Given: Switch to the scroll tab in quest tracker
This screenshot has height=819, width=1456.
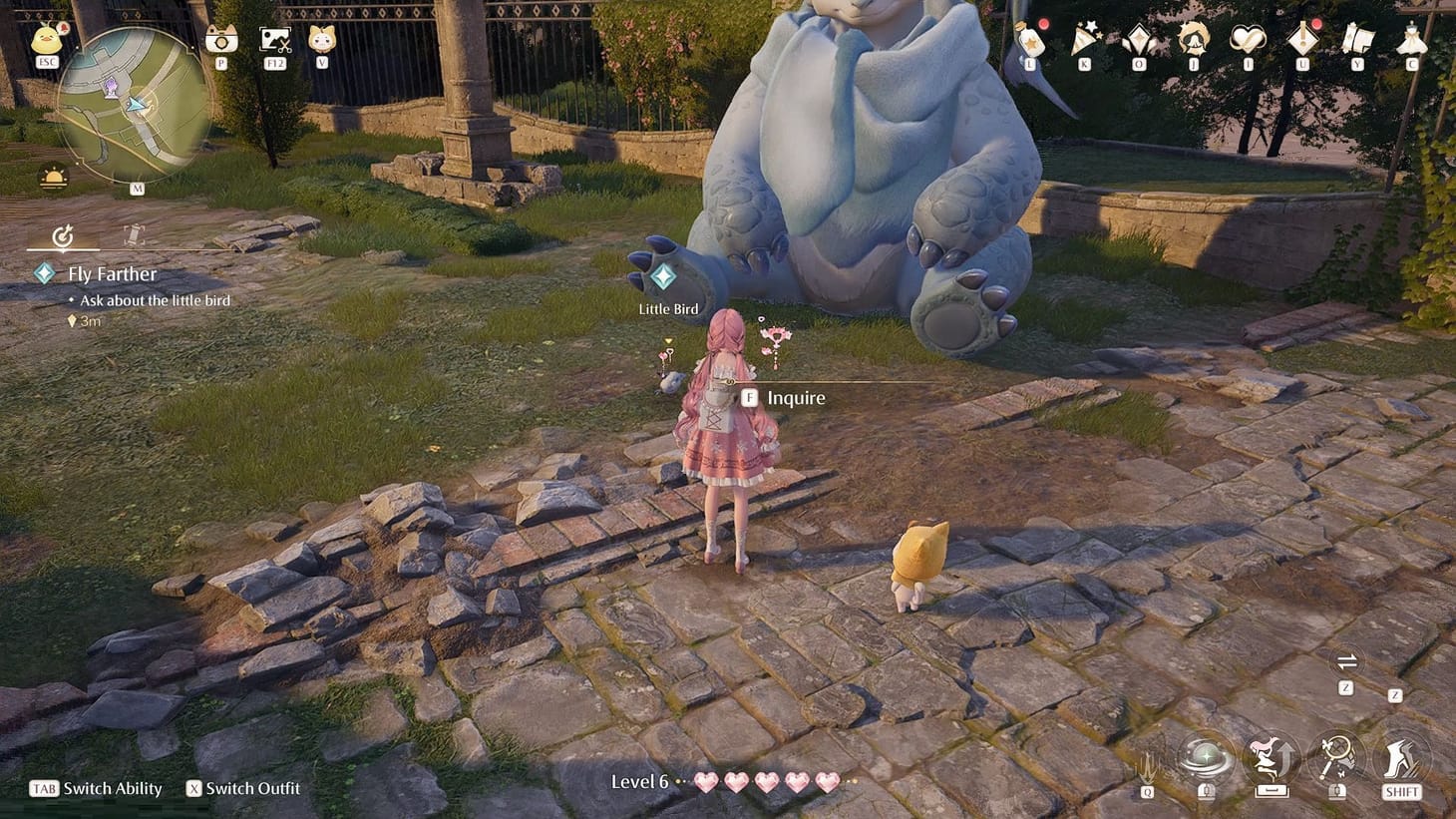Looking at the screenshot, I should point(136,237).
